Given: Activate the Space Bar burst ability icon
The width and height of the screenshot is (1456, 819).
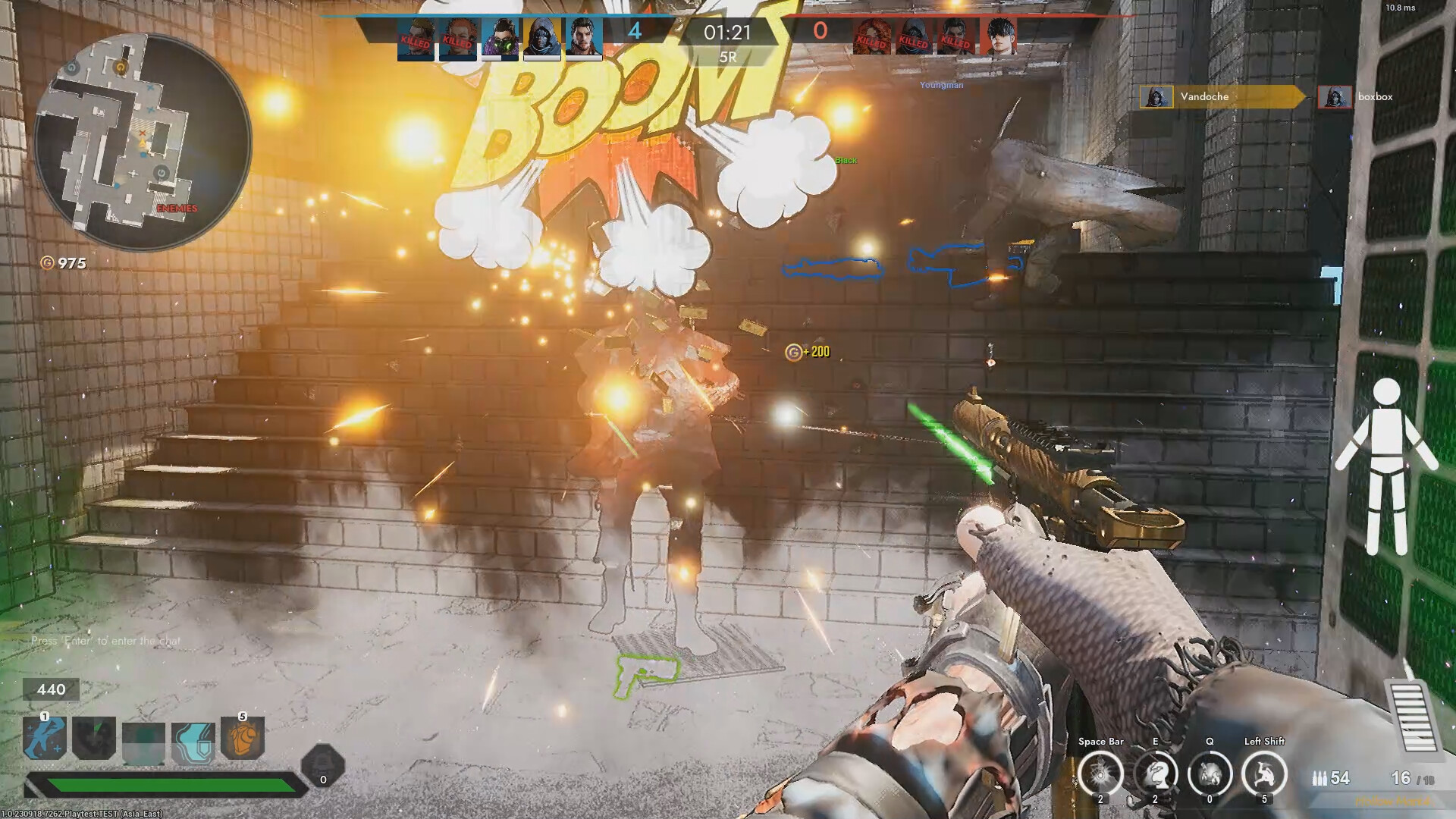Looking at the screenshot, I should pyautogui.click(x=1100, y=774).
